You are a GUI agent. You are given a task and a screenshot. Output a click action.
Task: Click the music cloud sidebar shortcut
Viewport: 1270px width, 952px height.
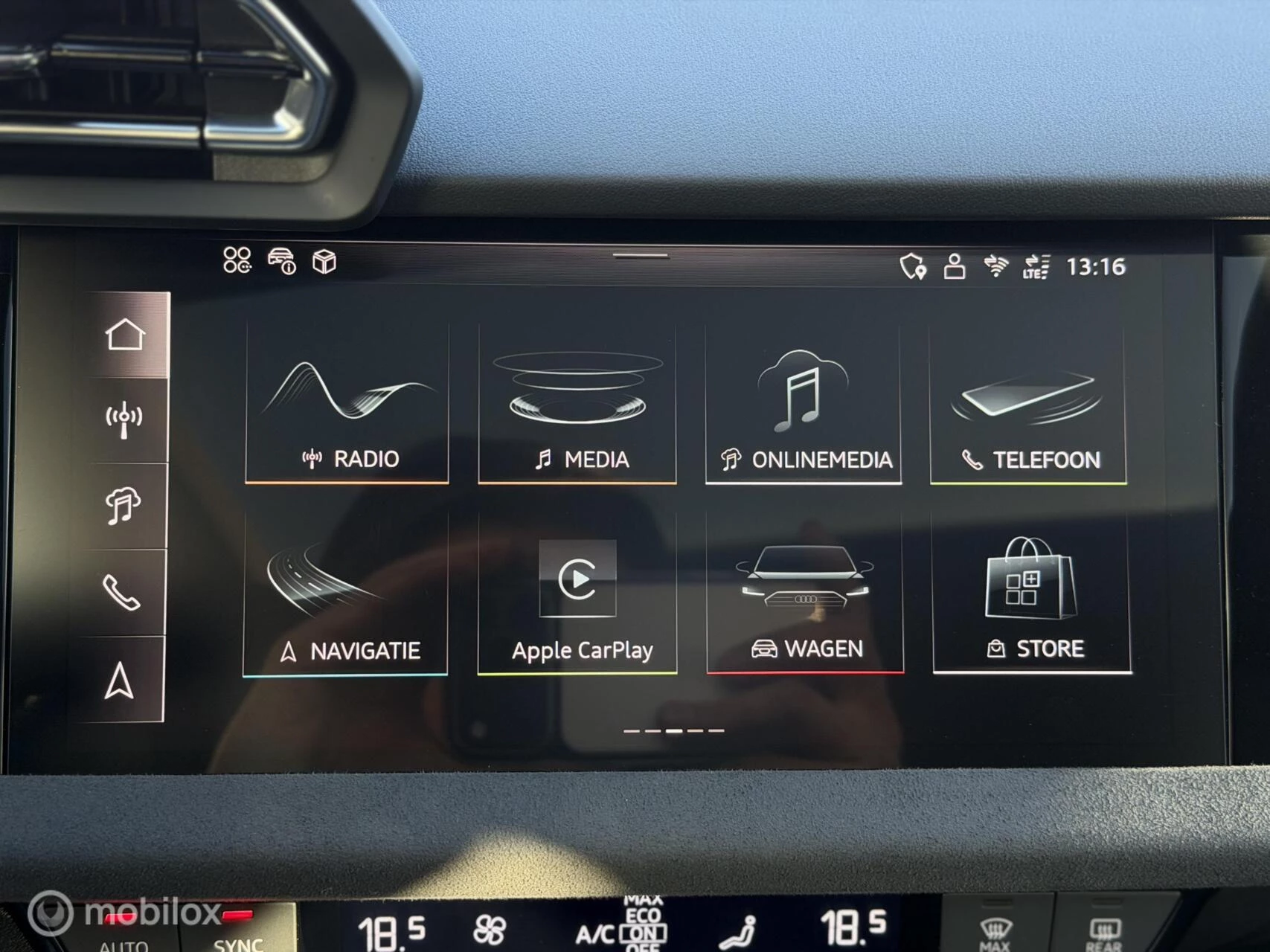click(123, 506)
